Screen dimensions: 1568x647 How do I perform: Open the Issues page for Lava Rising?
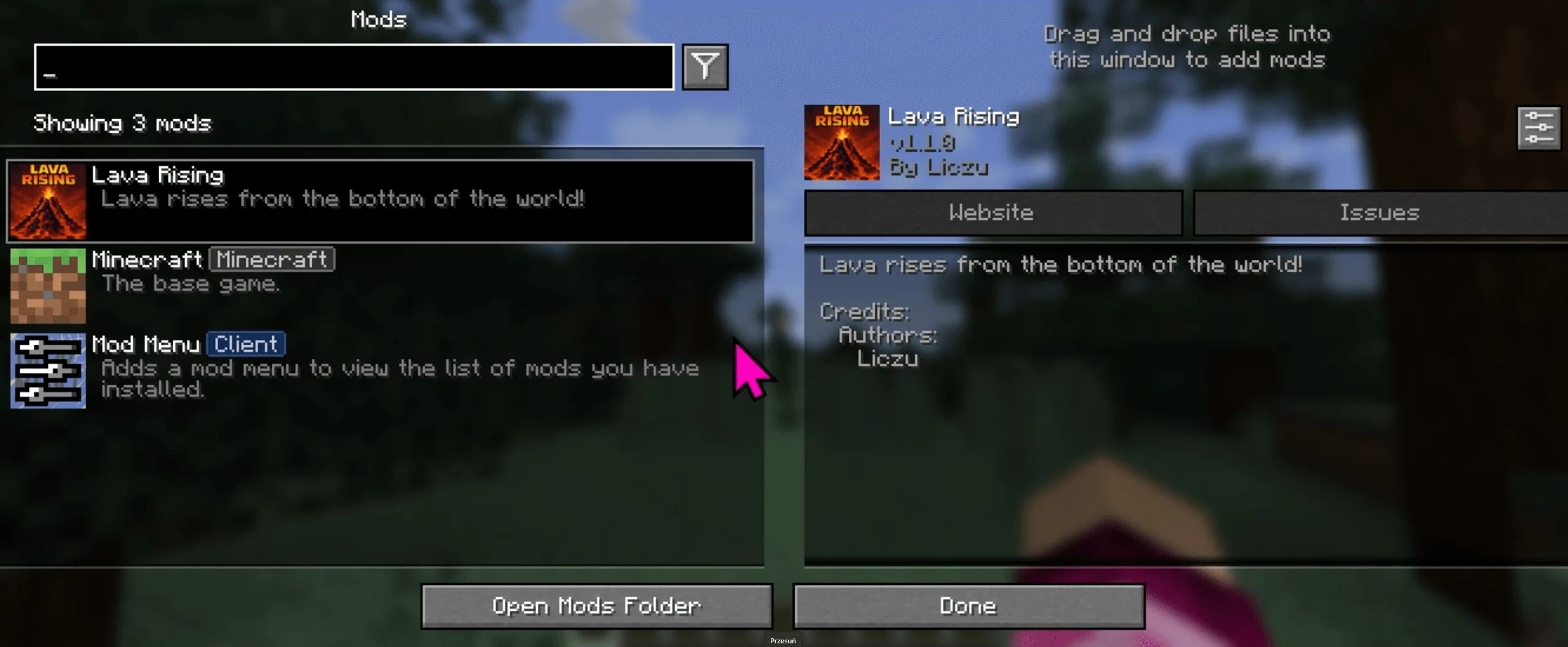point(1379,213)
